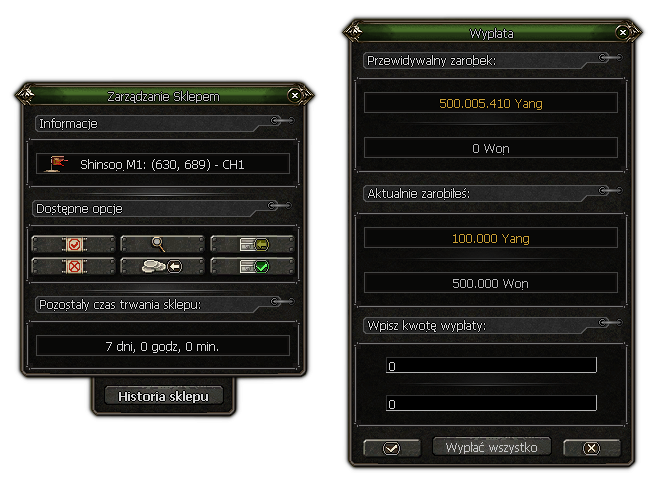Close the Zarządzanie Sklepem window
The height and width of the screenshot is (485, 659).
click(x=294, y=95)
